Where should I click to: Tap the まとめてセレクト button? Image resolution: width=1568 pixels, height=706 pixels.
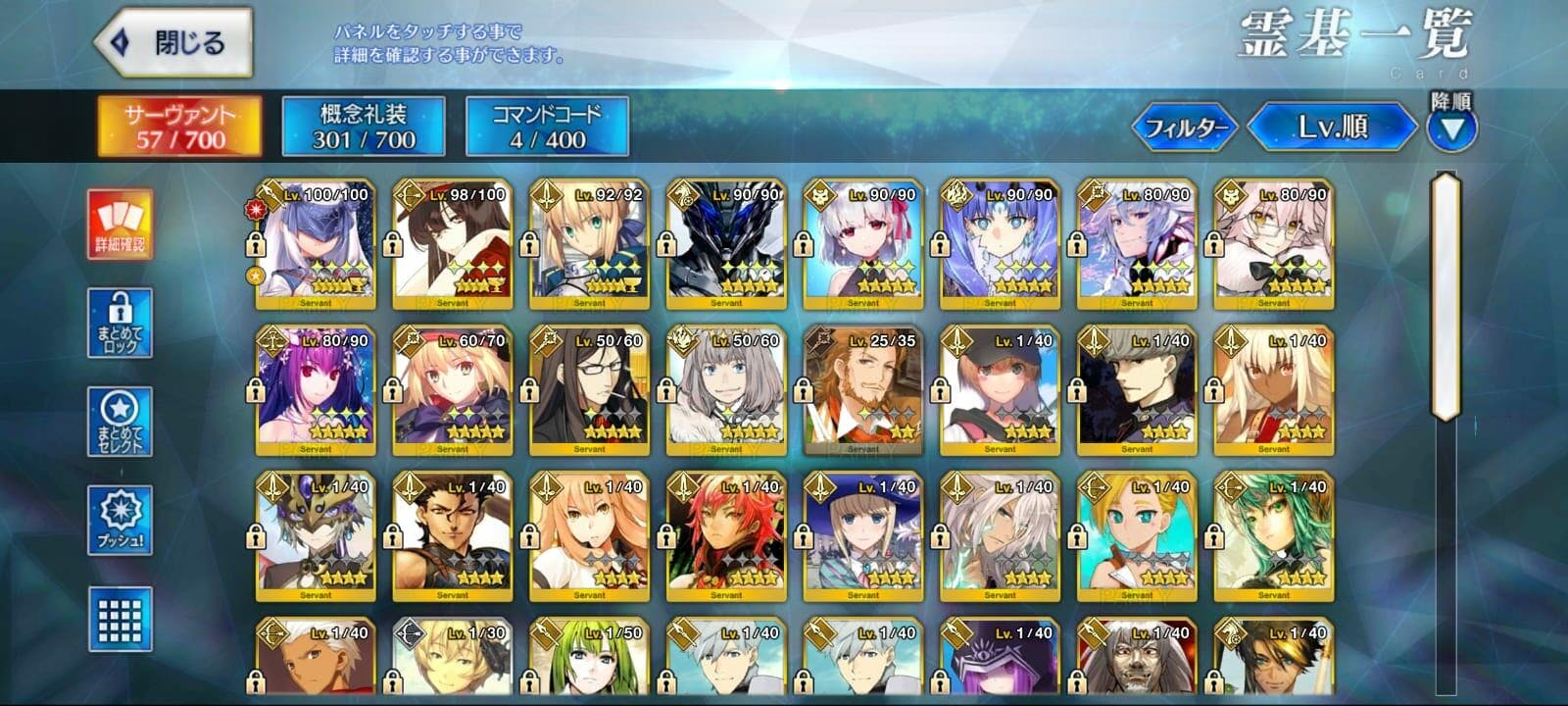[120, 422]
